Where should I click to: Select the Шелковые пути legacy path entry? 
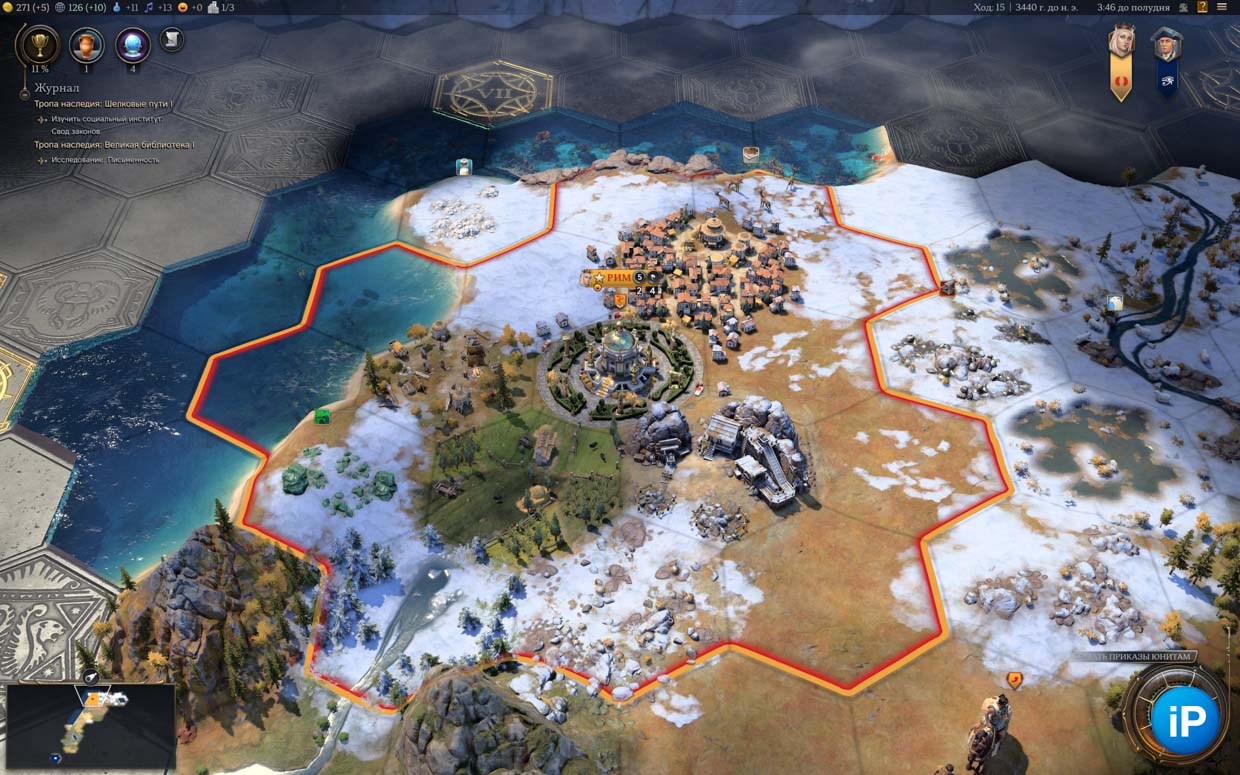pyautogui.click(x=103, y=104)
